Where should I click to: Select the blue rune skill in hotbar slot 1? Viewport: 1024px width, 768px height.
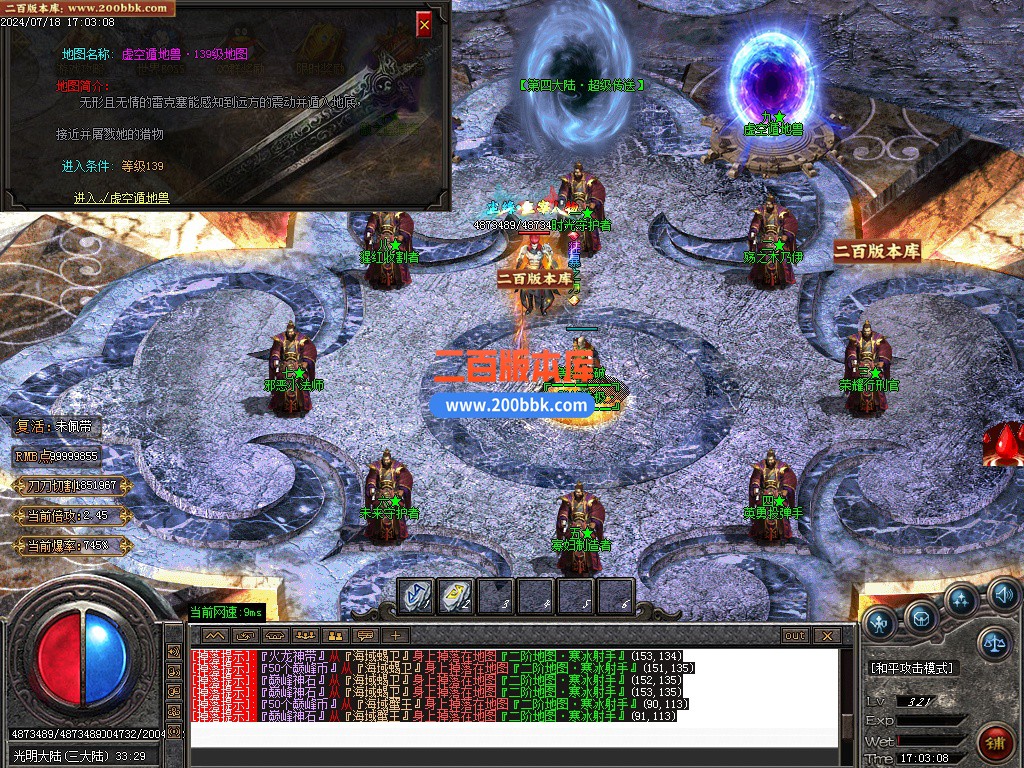click(x=415, y=597)
